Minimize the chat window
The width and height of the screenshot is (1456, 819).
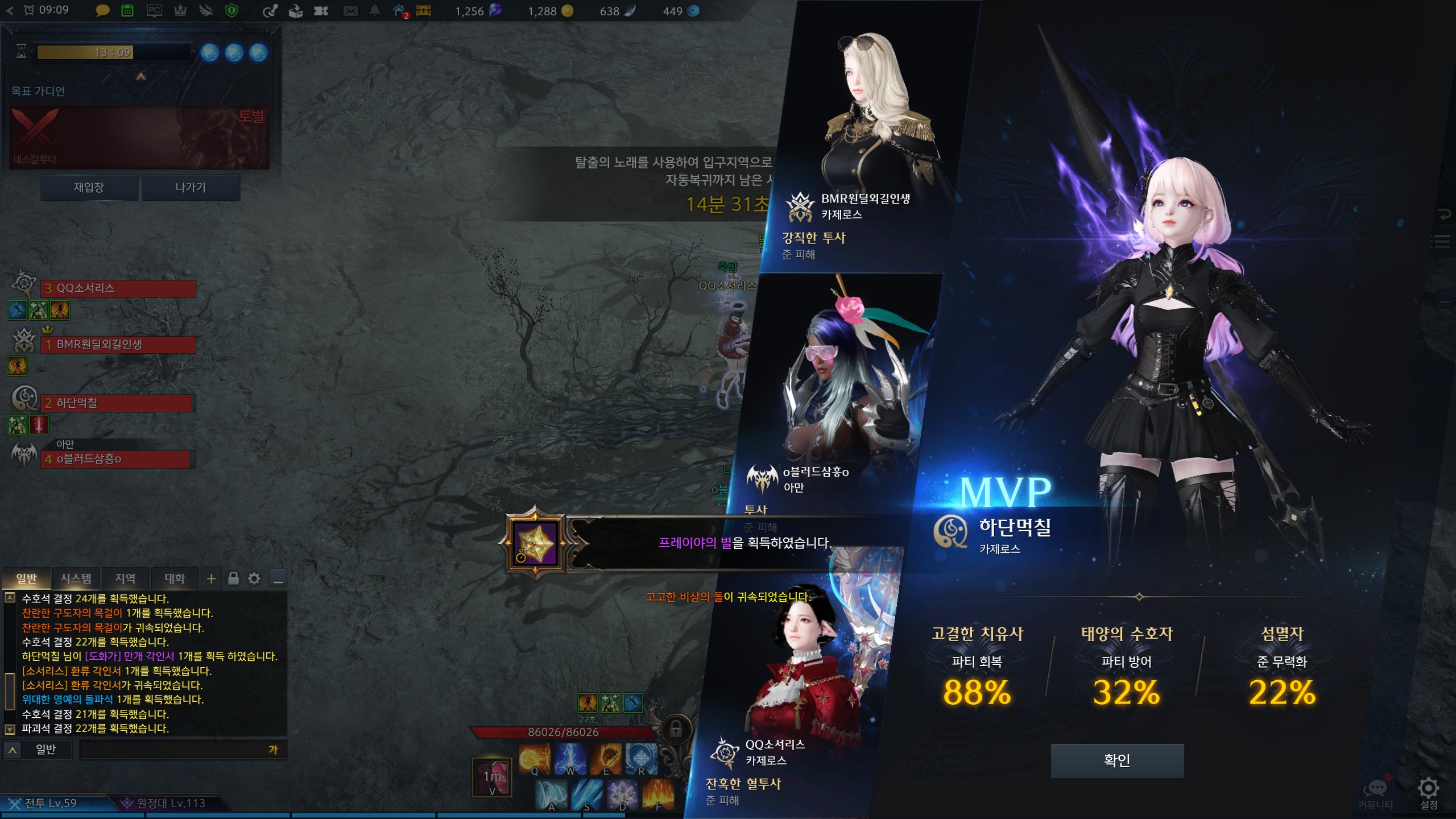click(x=278, y=579)
